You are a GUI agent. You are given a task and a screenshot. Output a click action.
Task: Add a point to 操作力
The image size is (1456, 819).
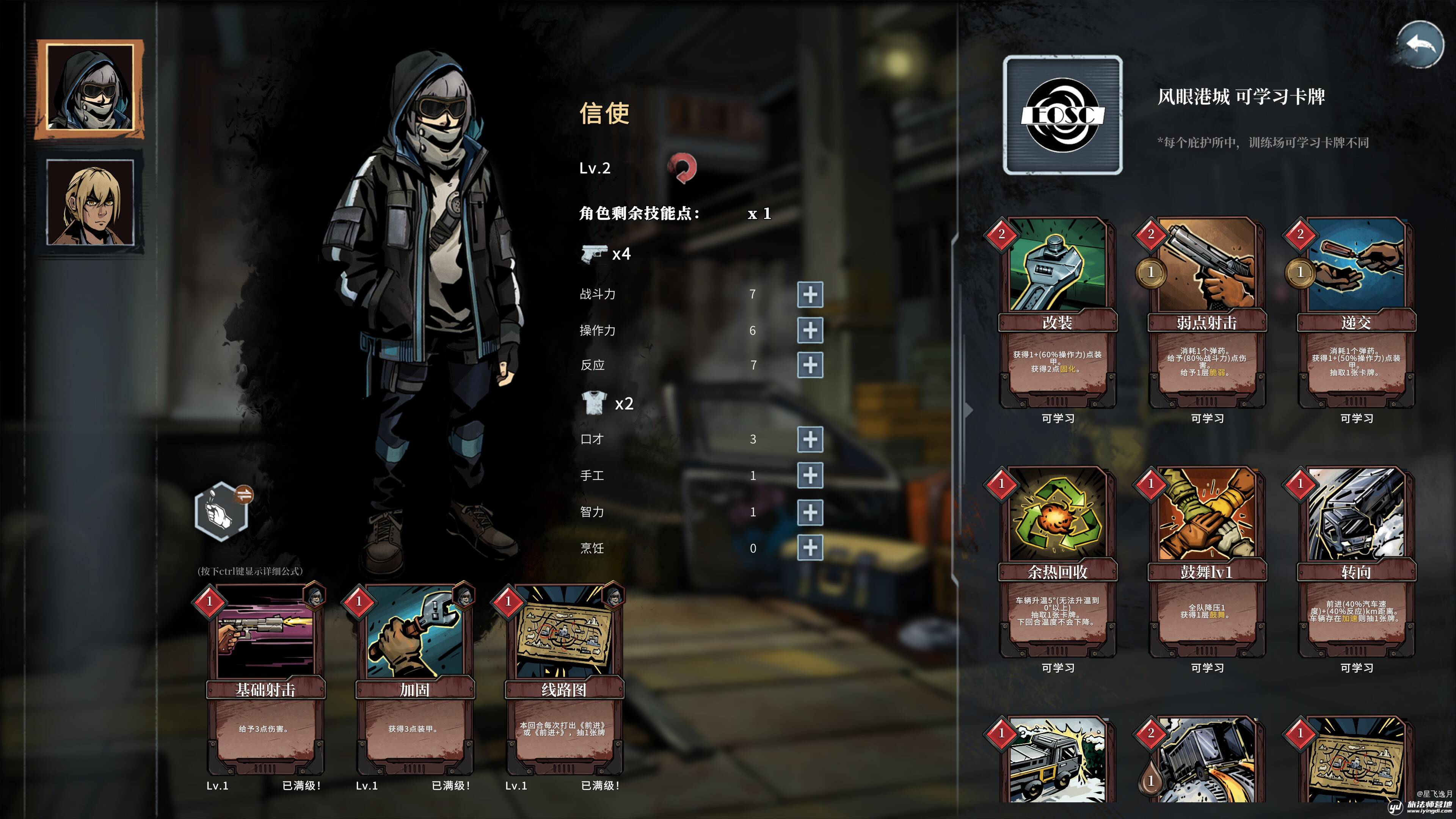[810, 331]
